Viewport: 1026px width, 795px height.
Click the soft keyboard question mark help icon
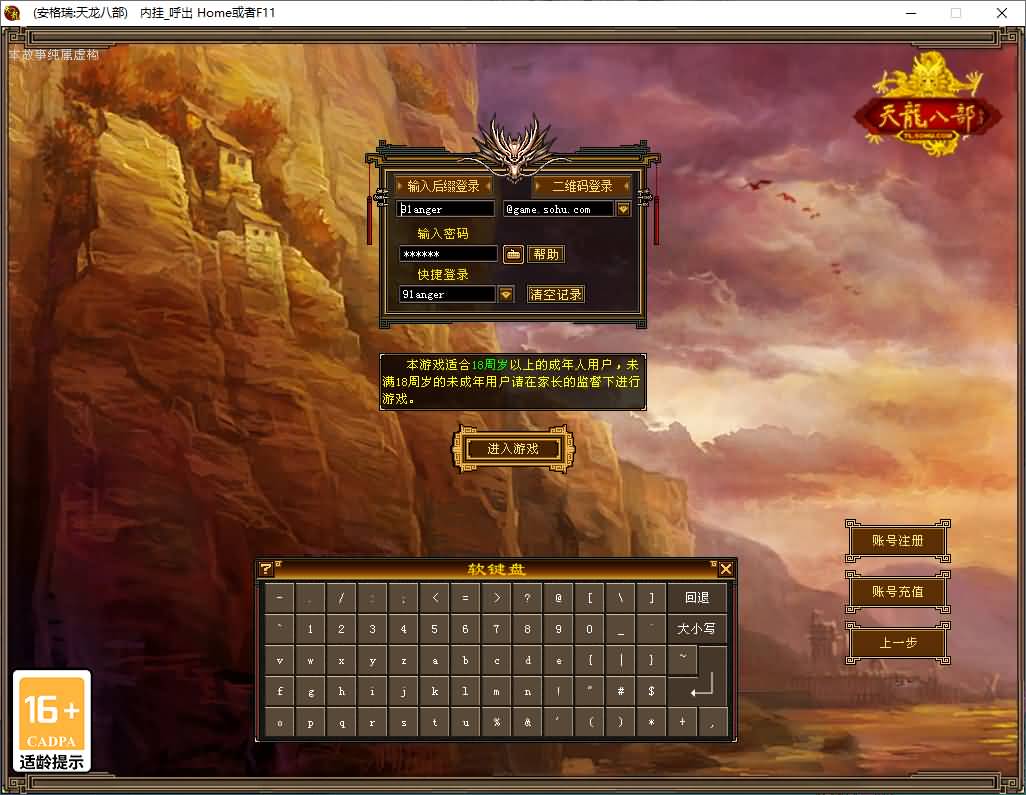click(266, 569)
